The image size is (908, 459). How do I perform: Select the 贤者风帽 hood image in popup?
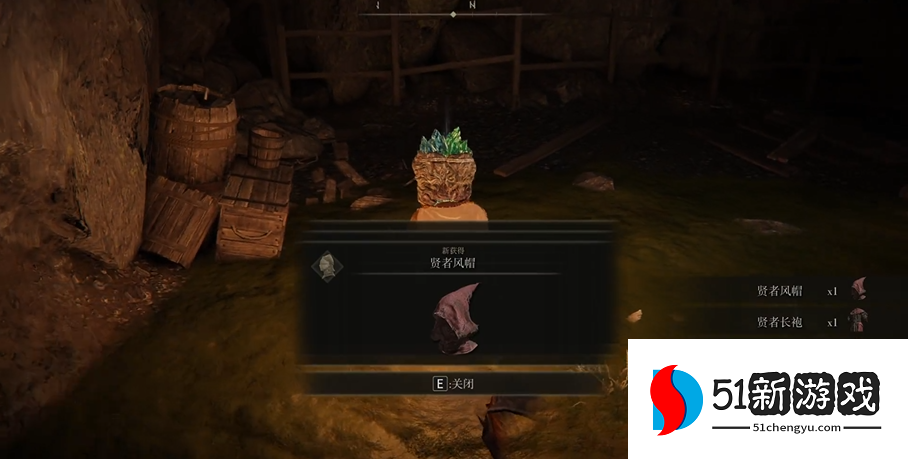[456, 318]
